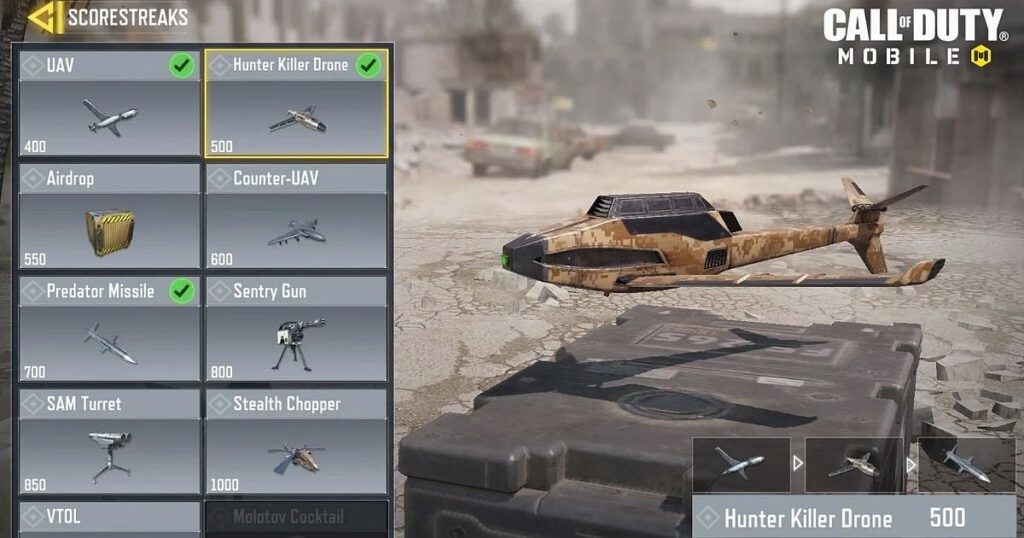Image resolution: width=1024 pixels, height=538 pixels.
Task: Pick the Airdrop scorestreak
Action: click(x=110, y=217)
